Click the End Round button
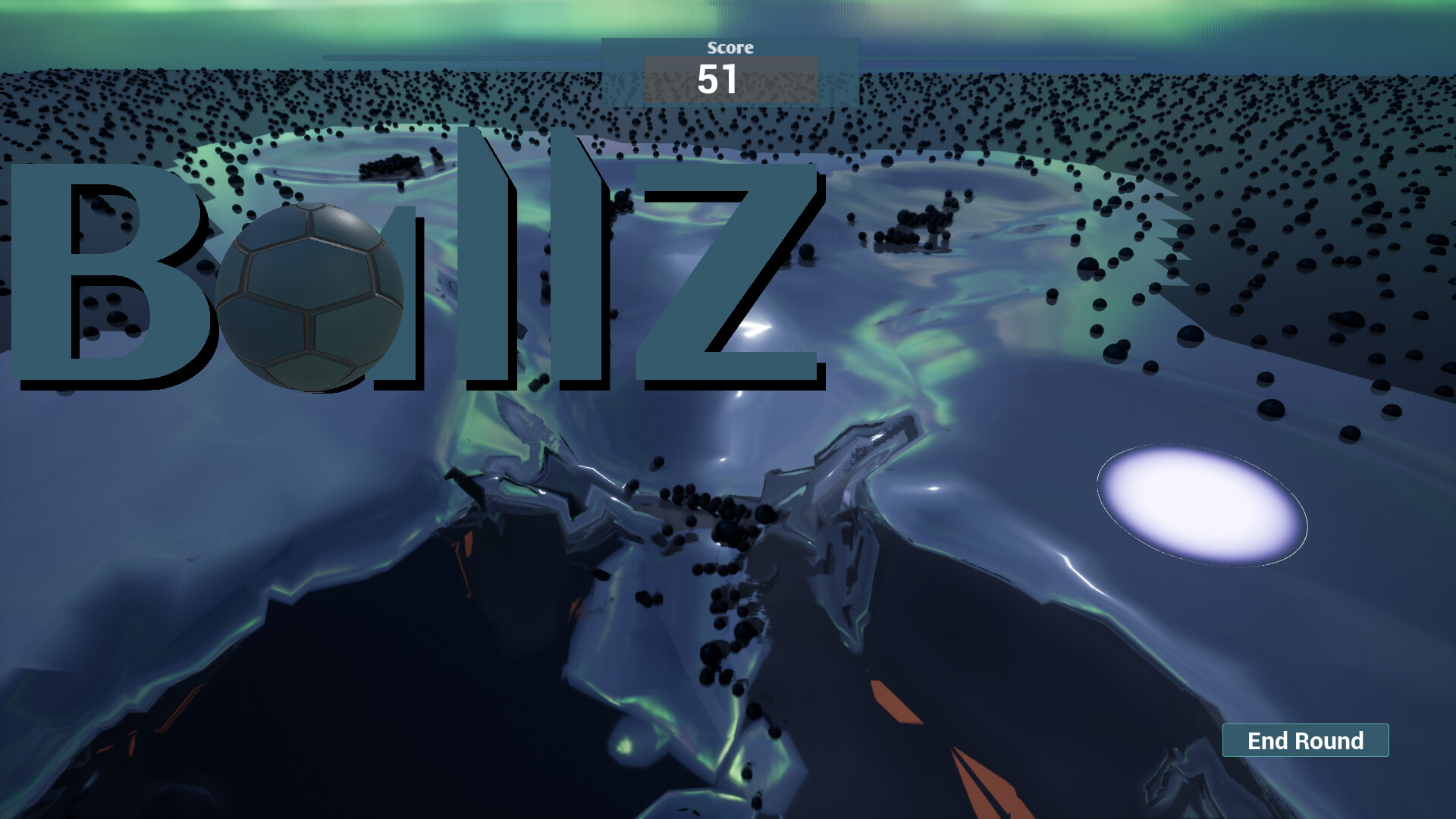The image size is (1456, 819). [1304, 741]
